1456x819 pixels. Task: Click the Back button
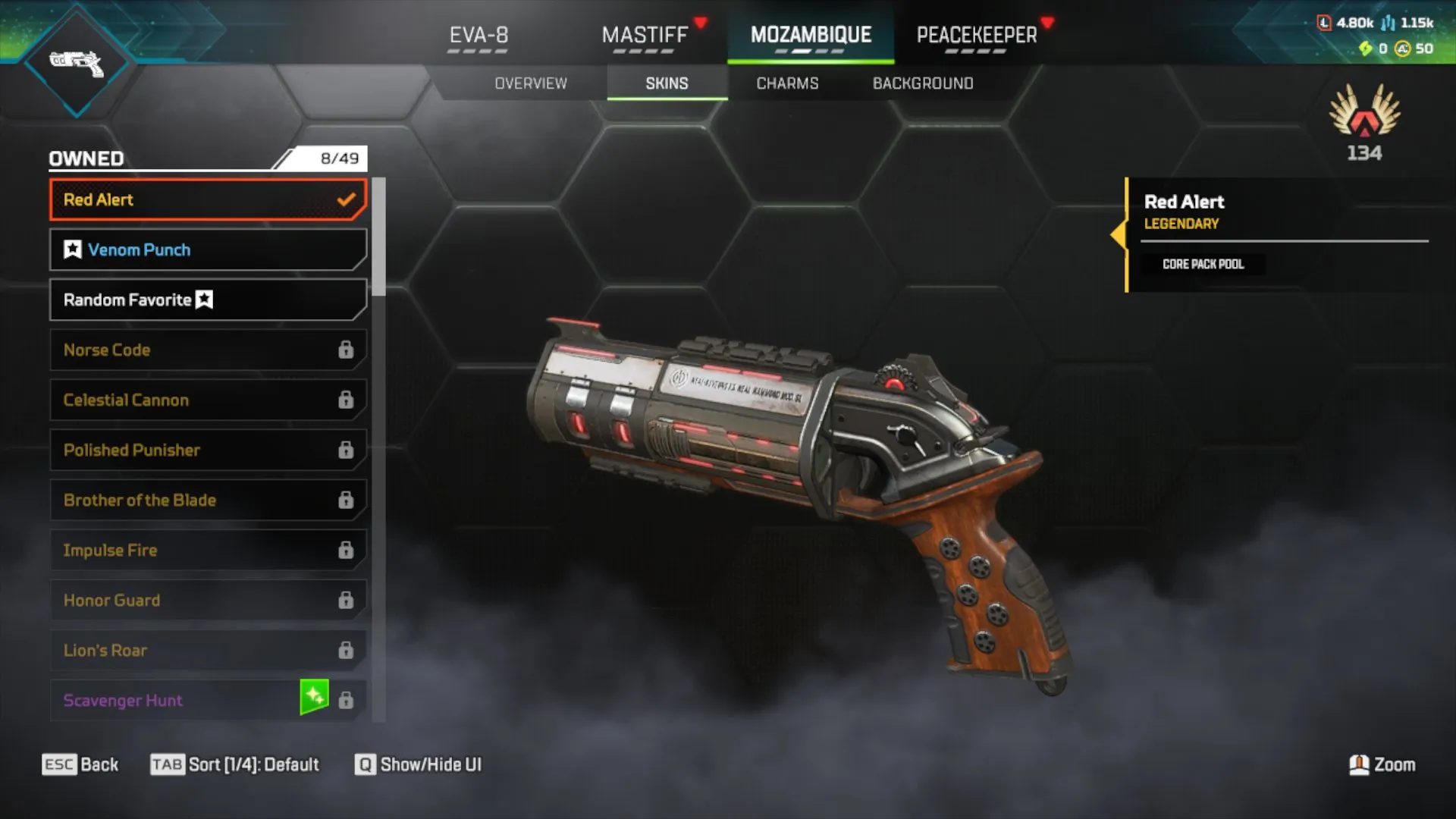tap(80, 764)
